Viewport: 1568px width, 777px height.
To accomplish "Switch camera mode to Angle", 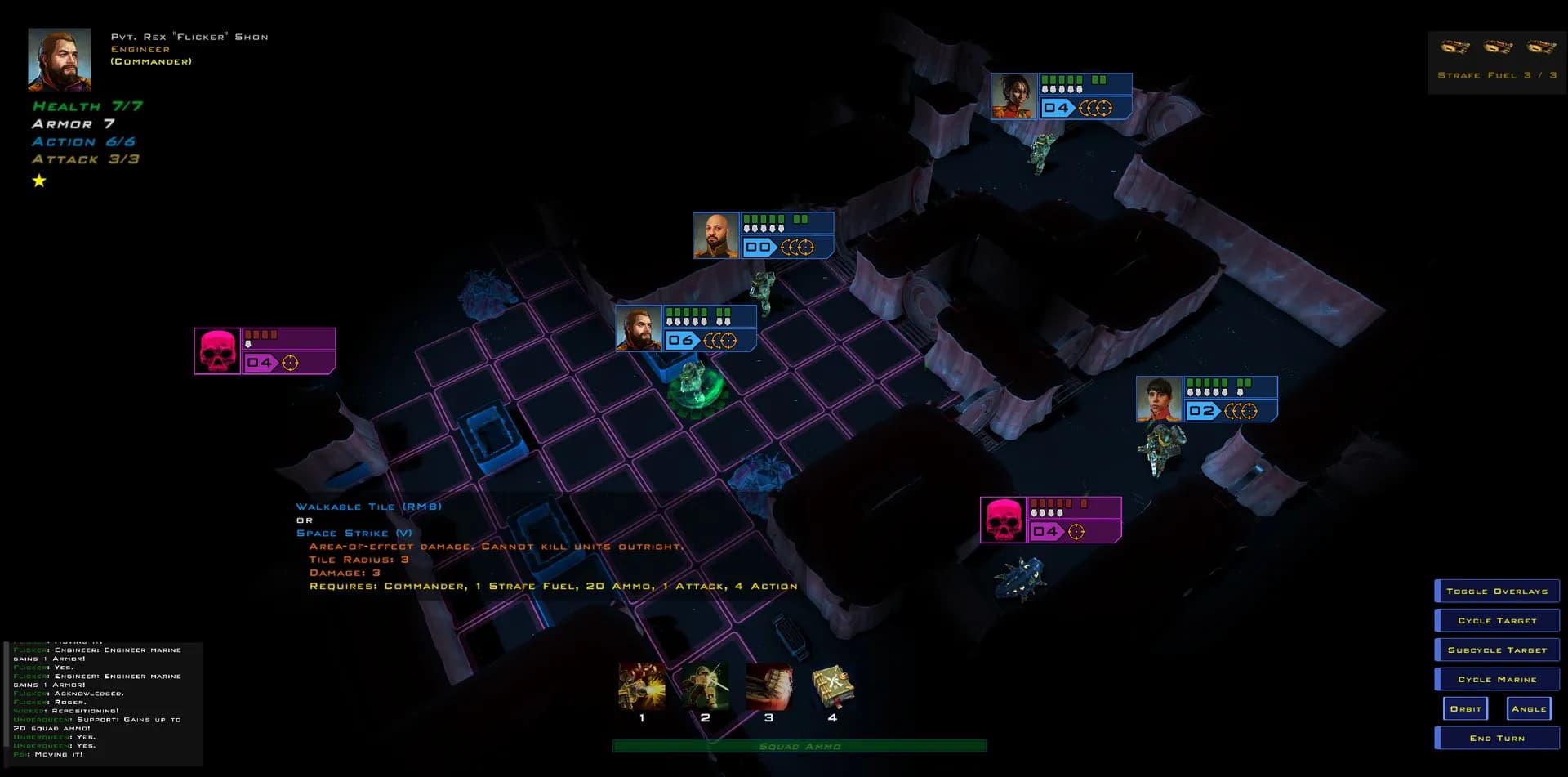I will tap(1530, 708).
